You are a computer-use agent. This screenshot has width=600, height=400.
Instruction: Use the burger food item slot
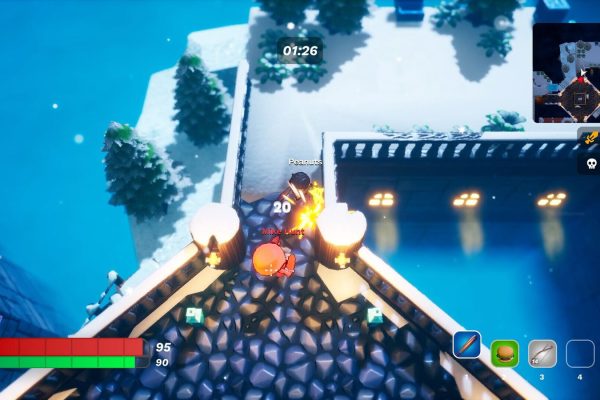click(x=504, y=353)
